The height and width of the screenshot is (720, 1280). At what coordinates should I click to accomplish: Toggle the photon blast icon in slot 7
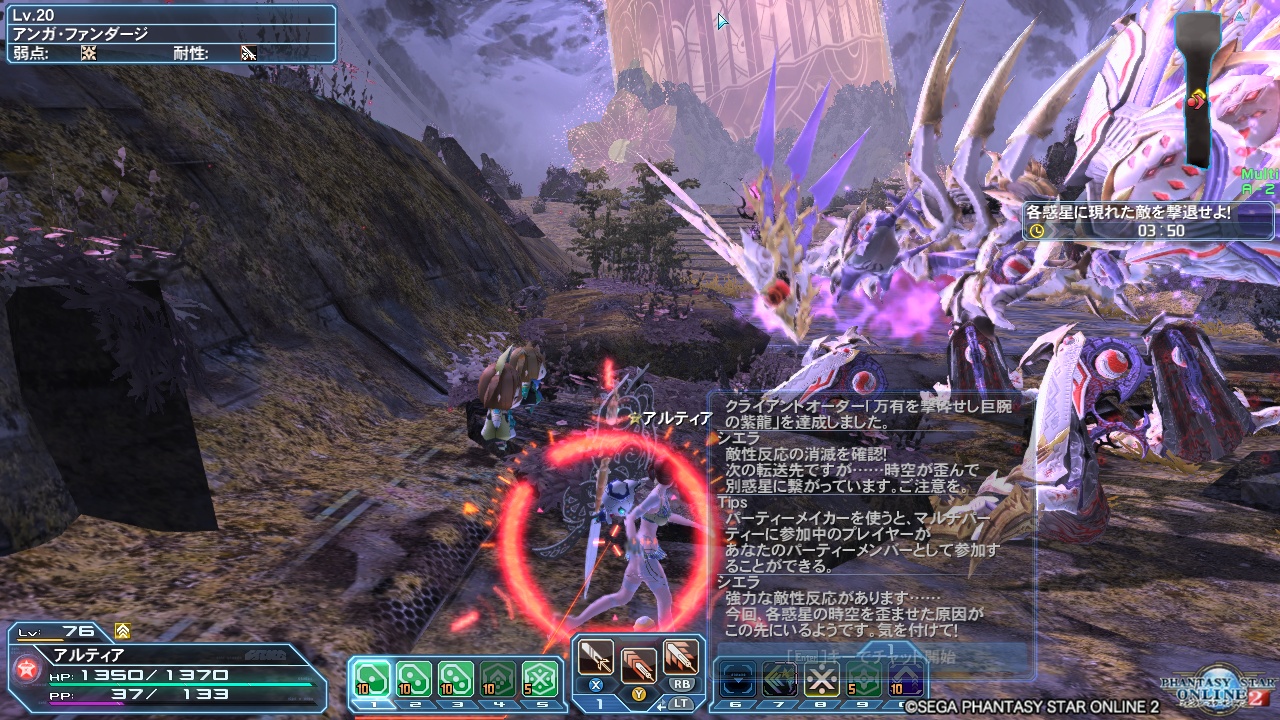pos(779,678)
